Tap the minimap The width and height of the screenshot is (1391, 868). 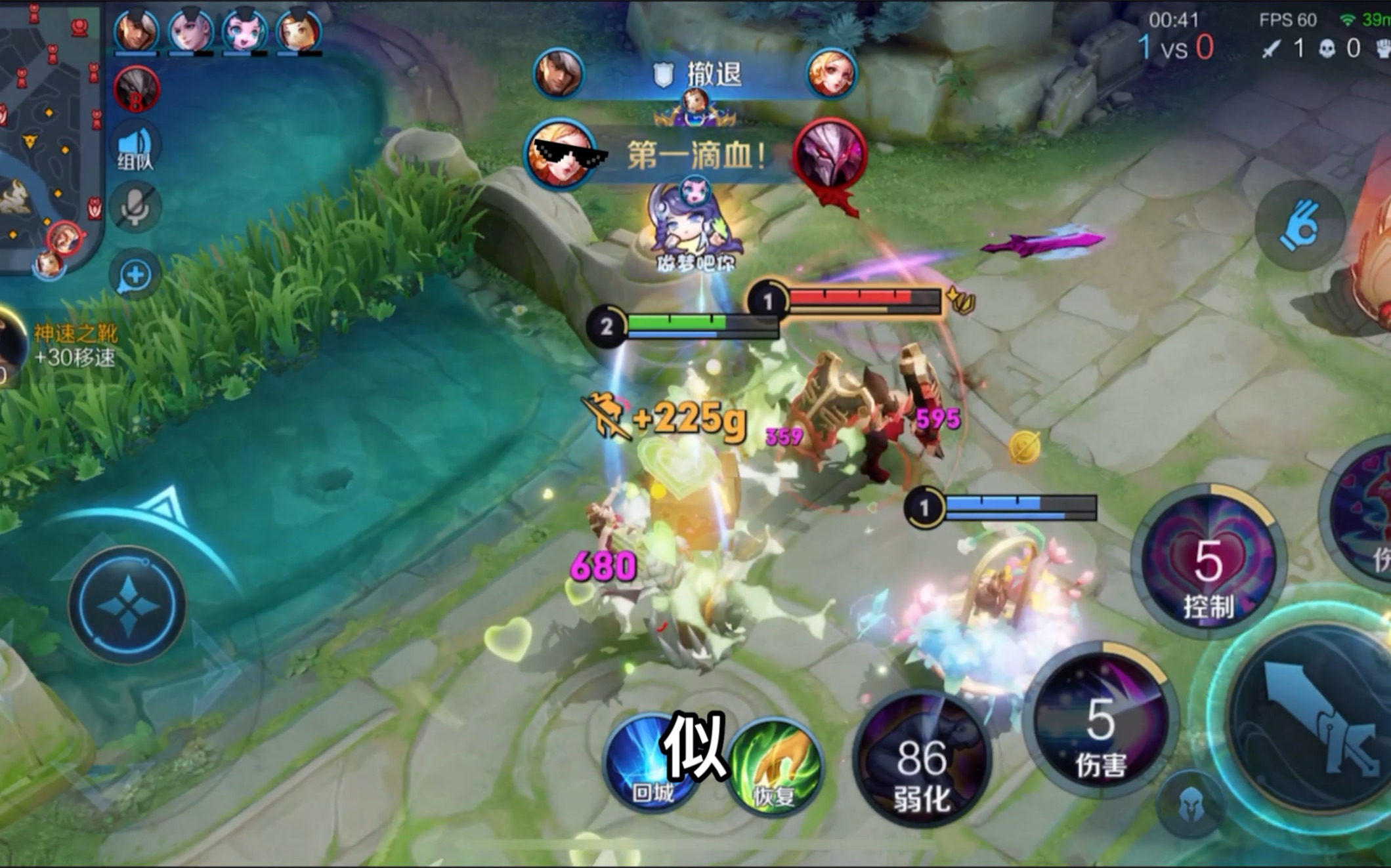click(49, 131)
